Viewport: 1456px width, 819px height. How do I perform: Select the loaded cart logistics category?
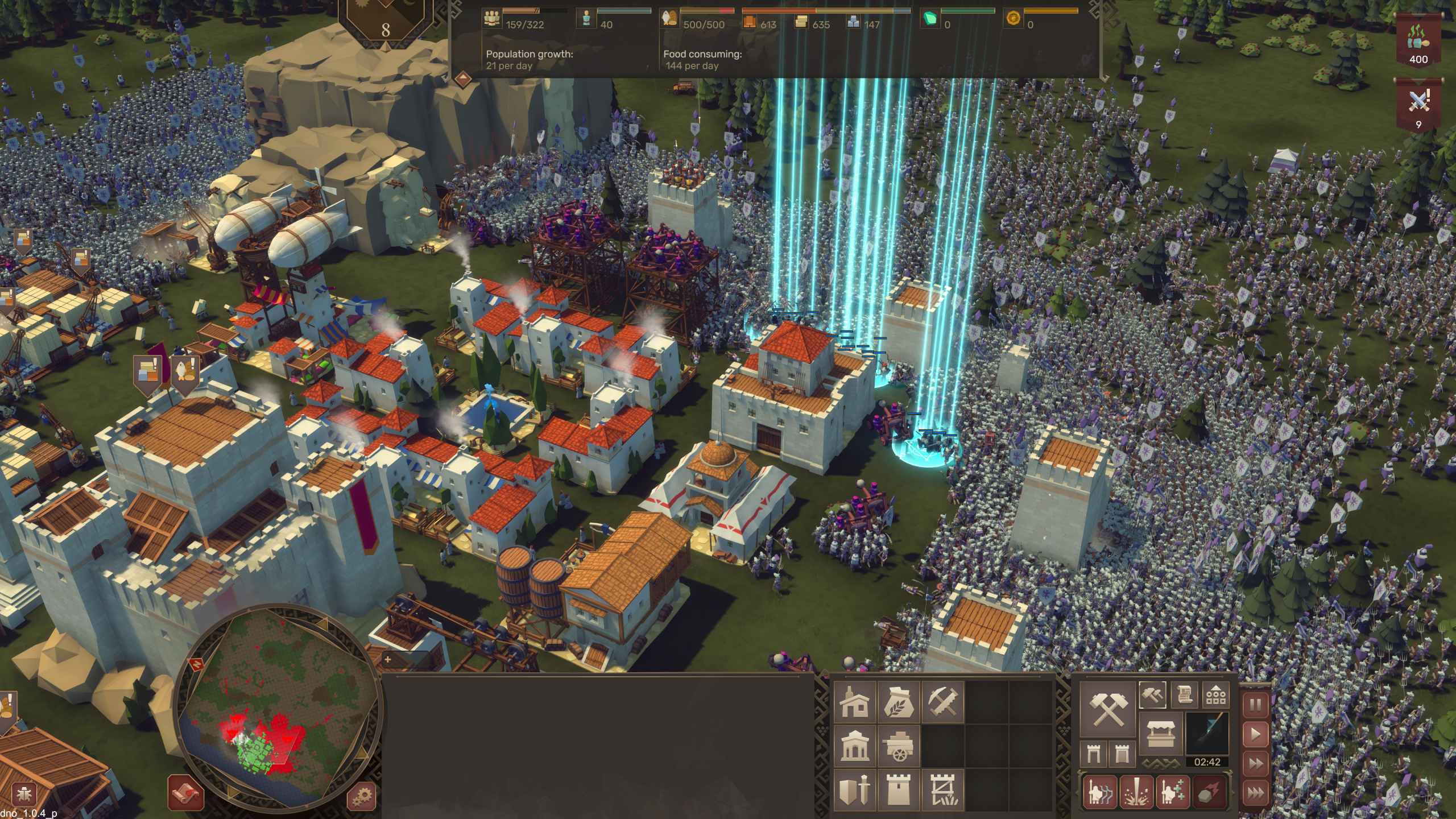(898, 746)
